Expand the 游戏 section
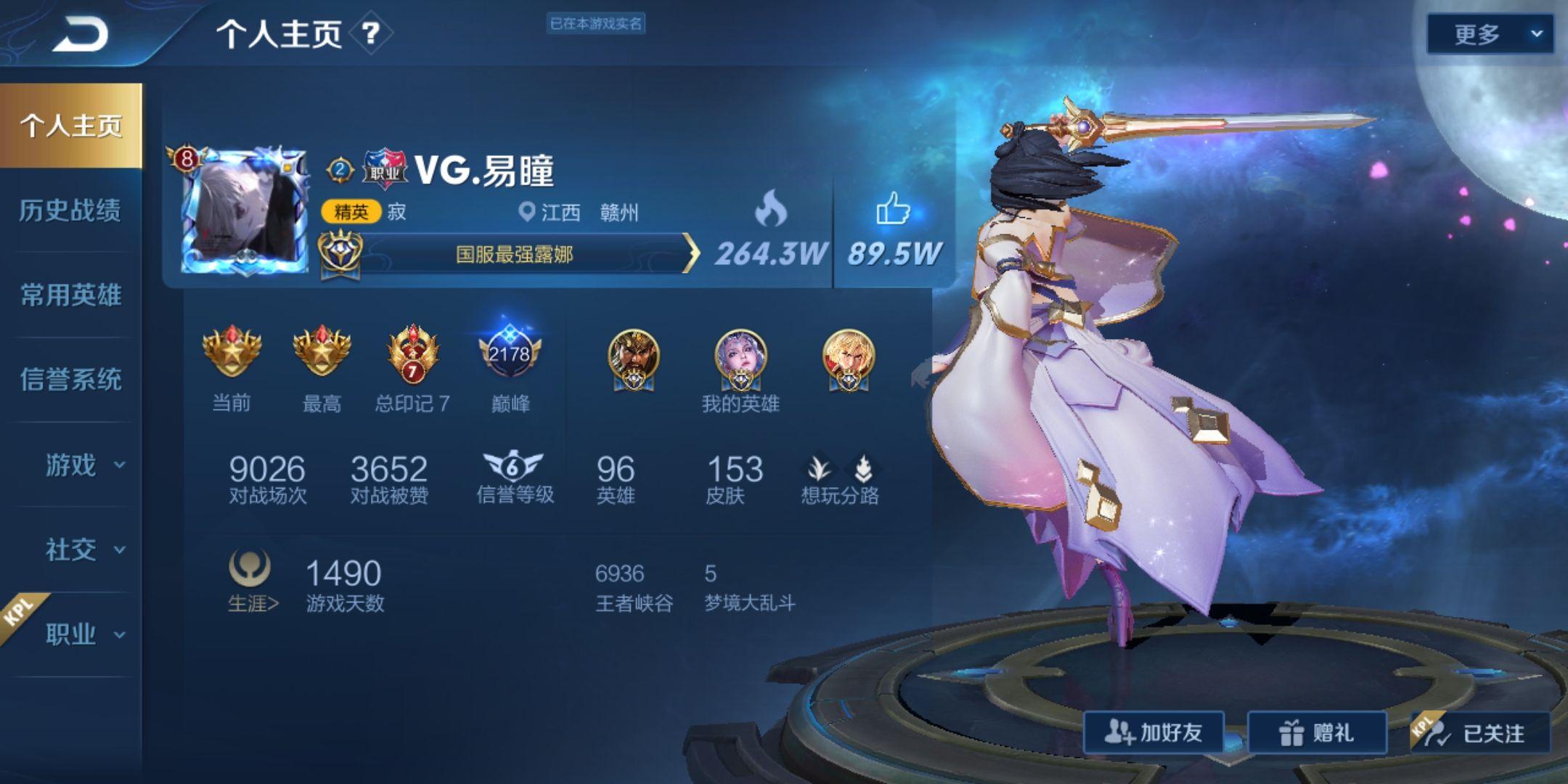The height and width of the screenshot is (784, 1568). click(83, 465)
